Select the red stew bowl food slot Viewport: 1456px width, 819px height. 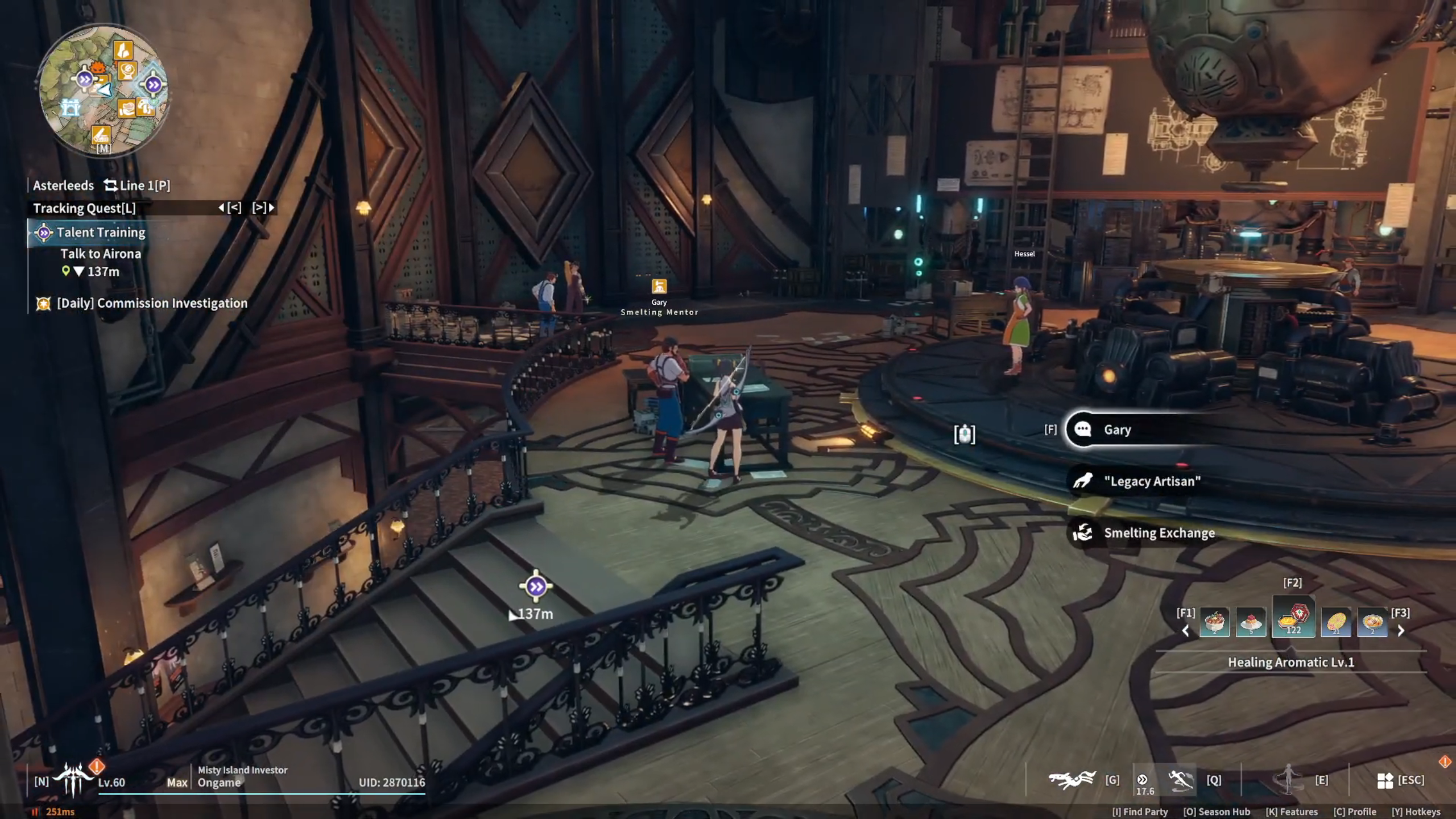pyautogui.click(x=1214, y=622)
